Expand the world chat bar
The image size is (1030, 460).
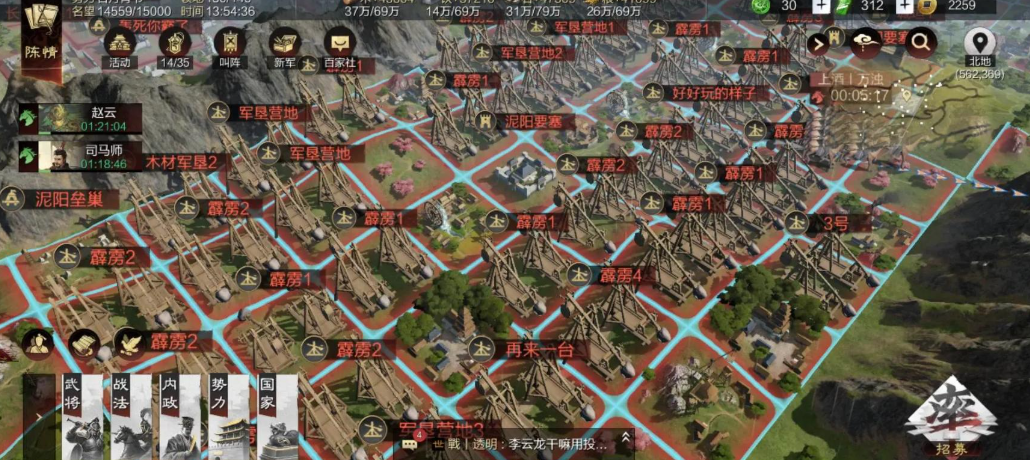[x=627, y=438]
